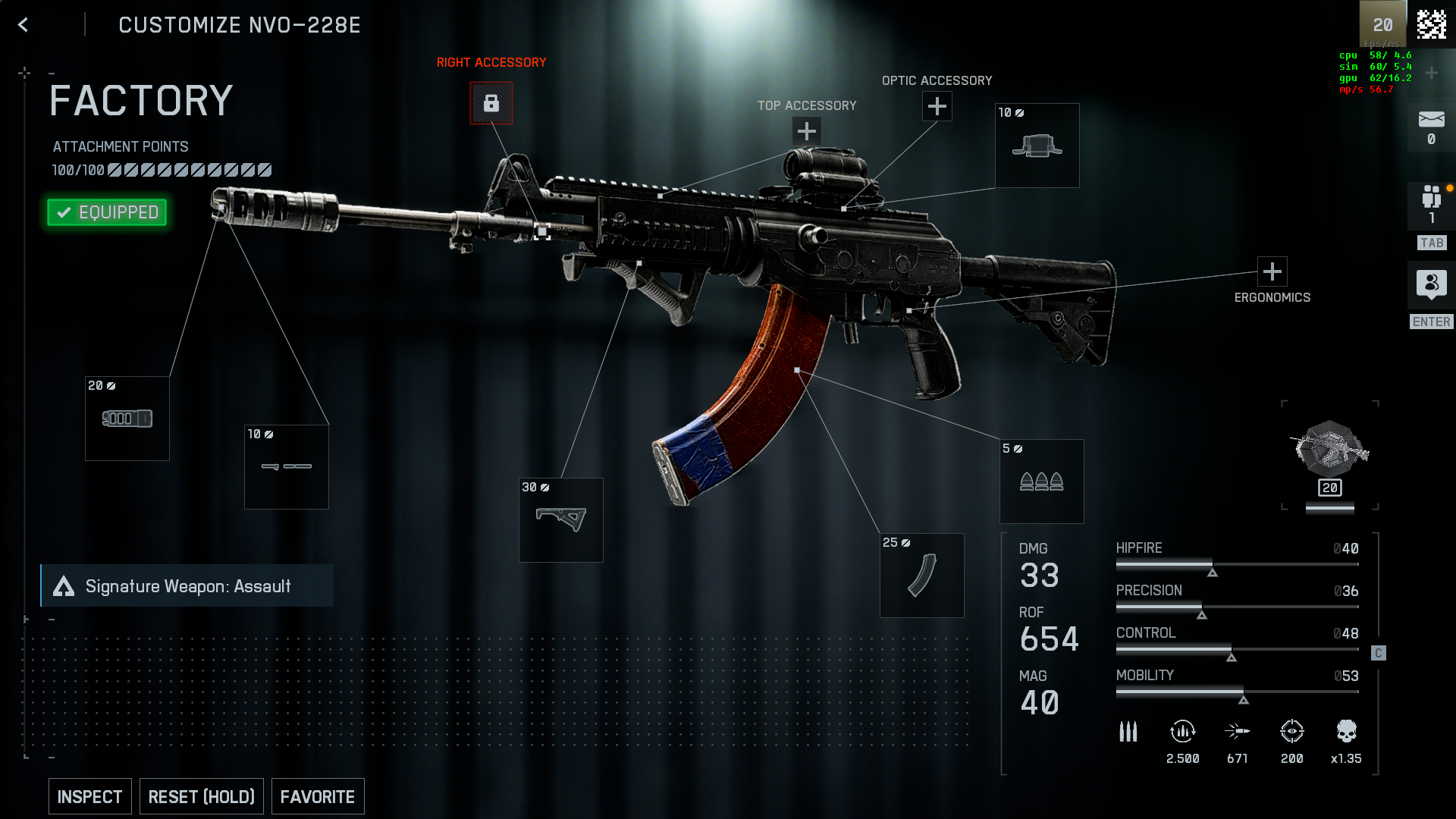The width and height of the screenshot is (1456, 819).
Task: Add an Optic Accessory attachment
Action: tap(937, 106)
